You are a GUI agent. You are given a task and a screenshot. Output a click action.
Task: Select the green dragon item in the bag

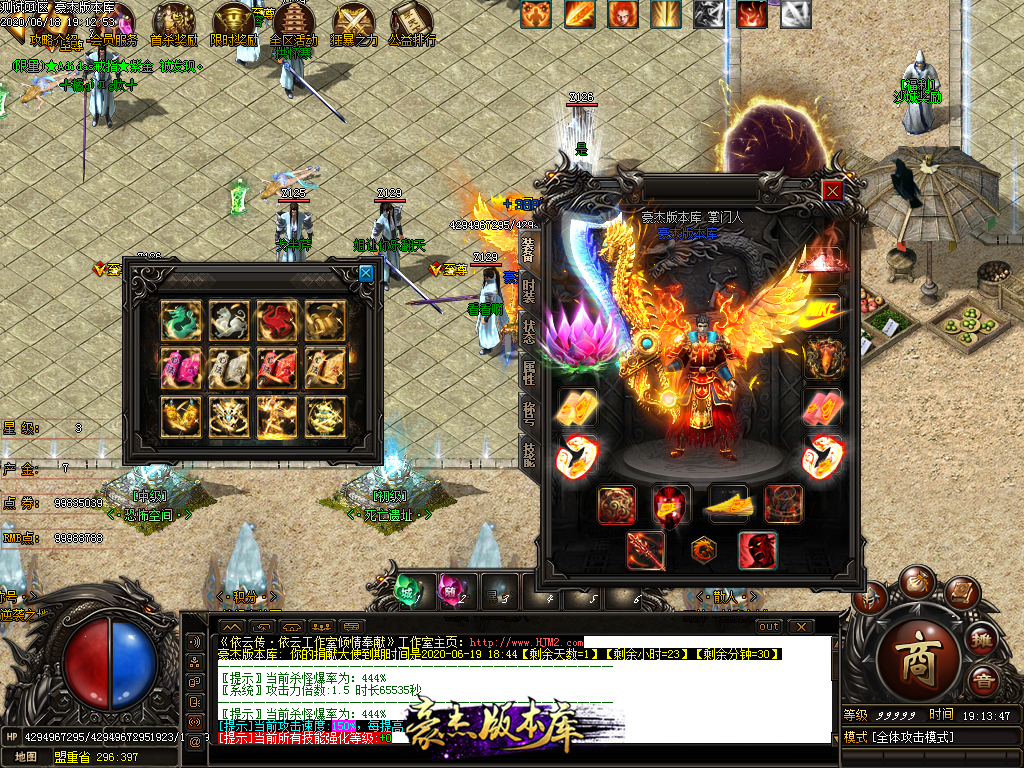coord(181,320)
